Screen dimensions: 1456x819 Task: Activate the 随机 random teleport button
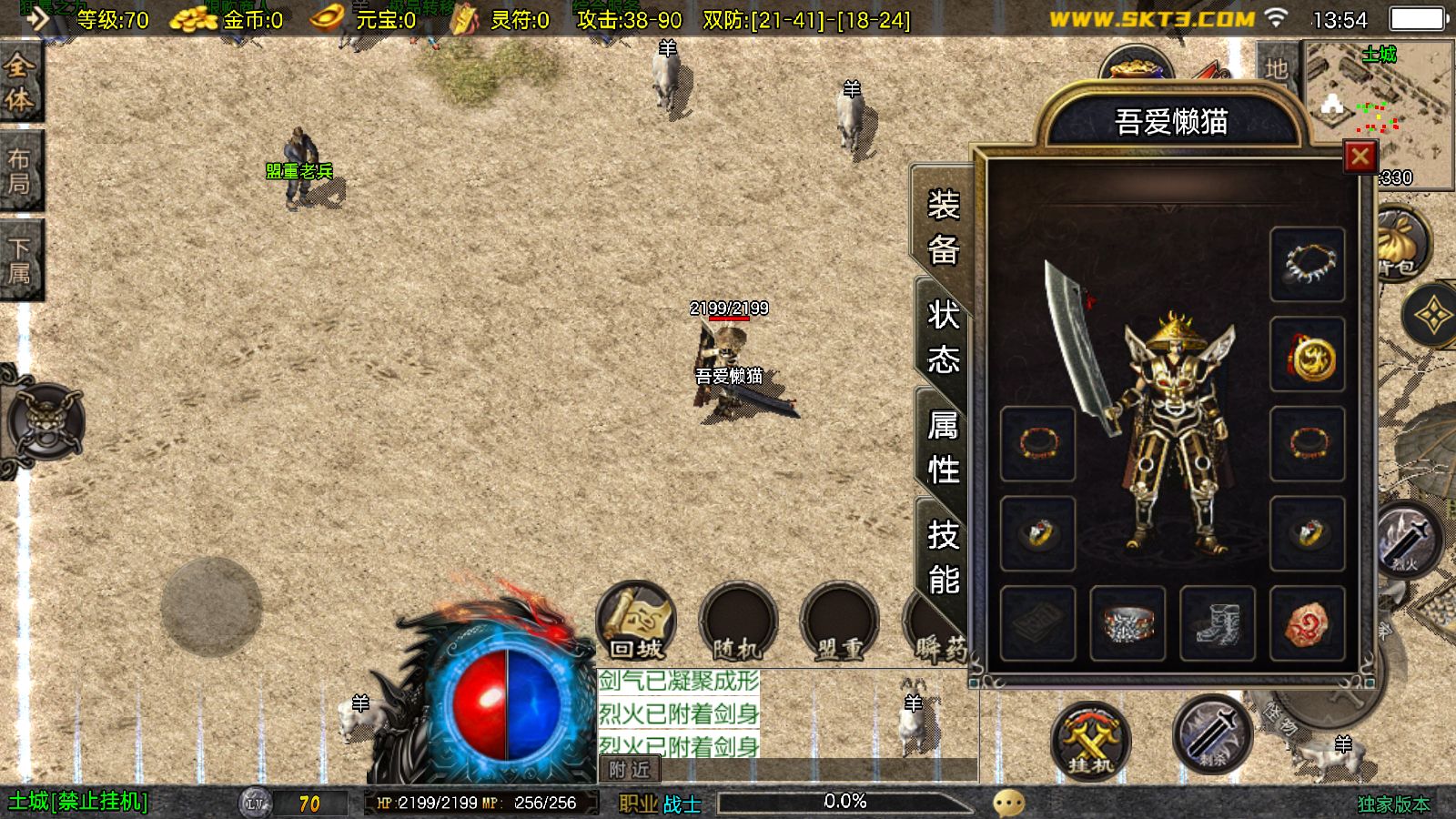737,623
